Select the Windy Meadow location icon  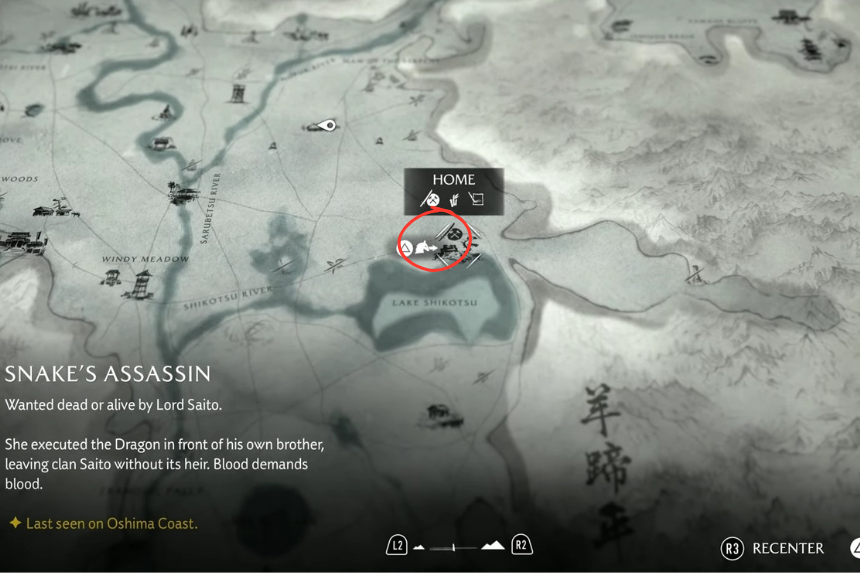138,285
